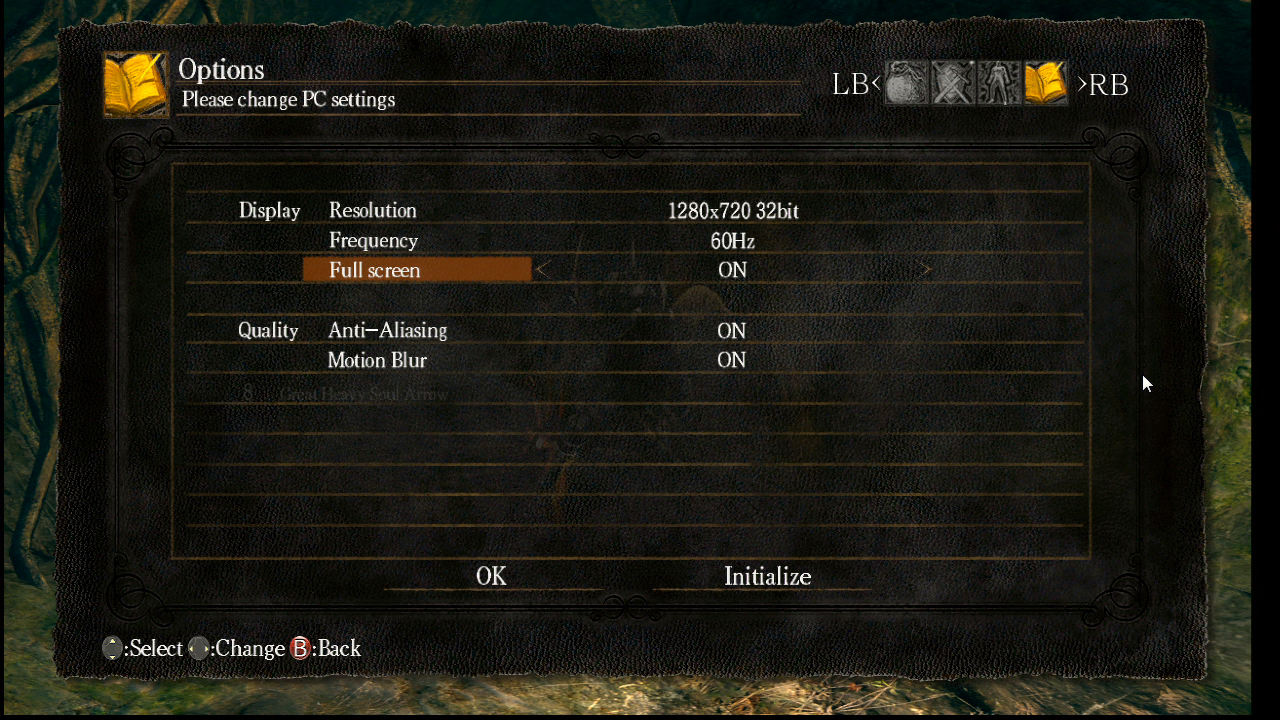Viewport: 1280px width, 720px height.
Task: Disable Anti-Aliasing
Action: point(731,330)
